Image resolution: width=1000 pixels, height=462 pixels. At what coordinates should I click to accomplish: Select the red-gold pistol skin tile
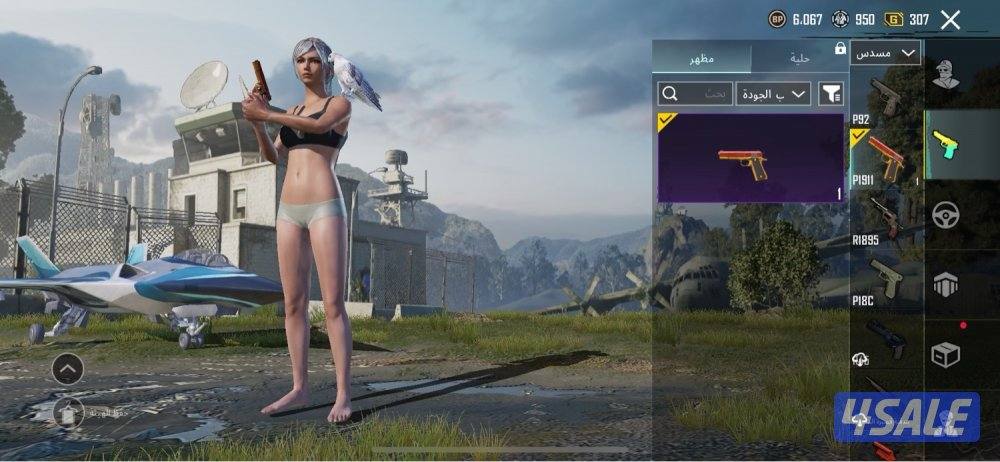pos(751,158)
